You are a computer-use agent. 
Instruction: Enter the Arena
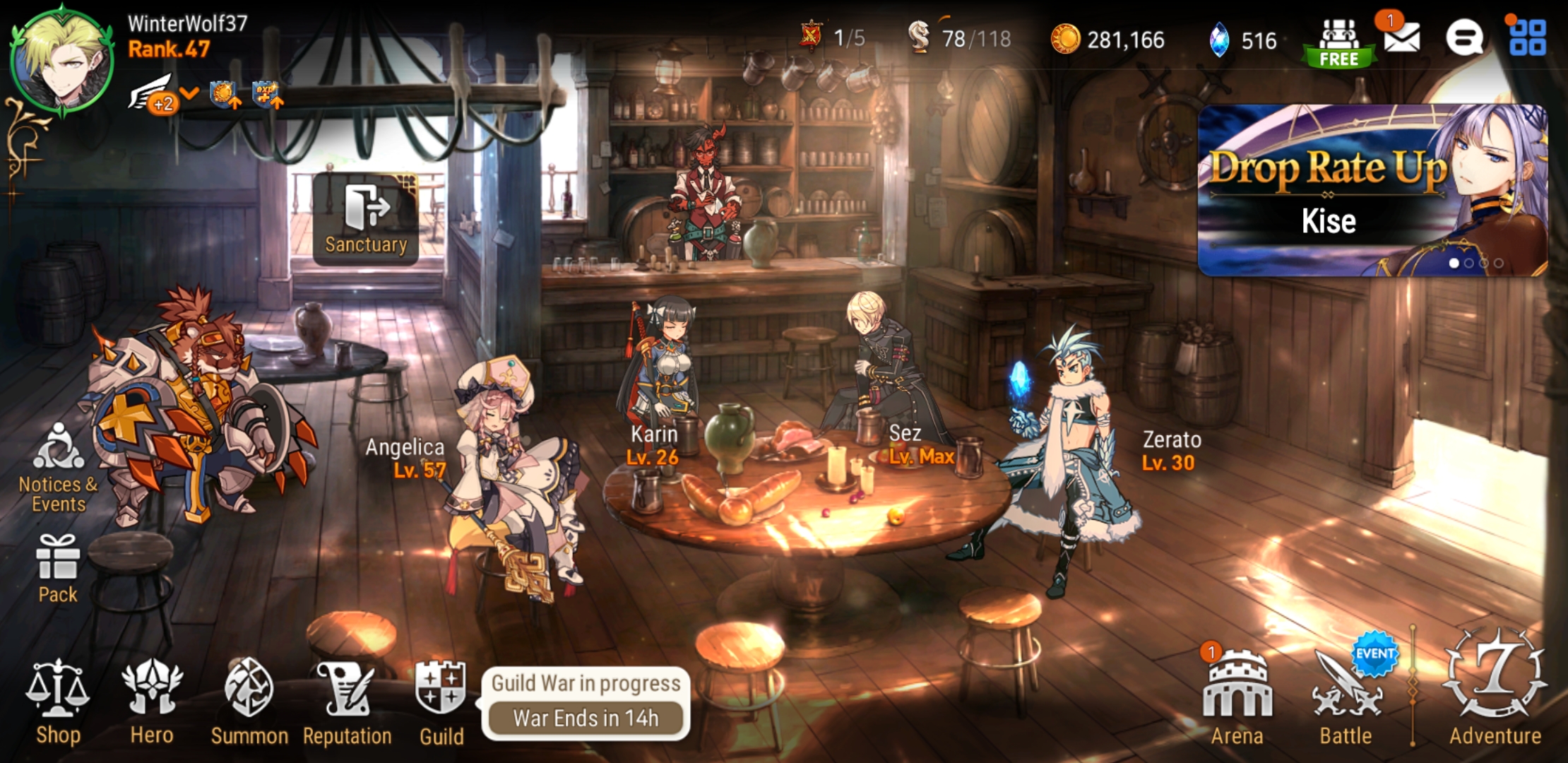coord(1237,696)
